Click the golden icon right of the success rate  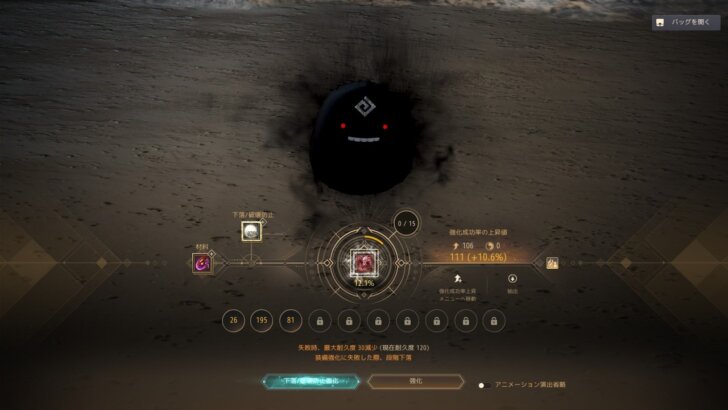point(551,263)
